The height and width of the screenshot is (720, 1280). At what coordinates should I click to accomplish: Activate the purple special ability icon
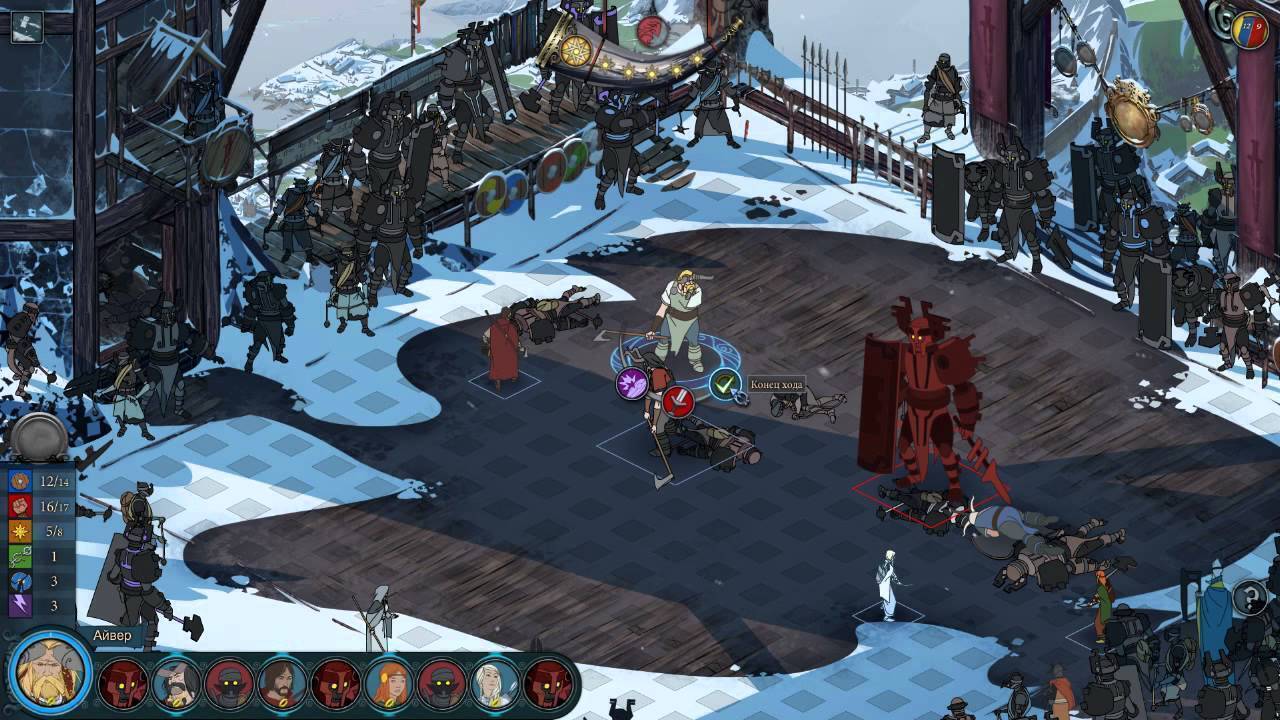[632, 383]
